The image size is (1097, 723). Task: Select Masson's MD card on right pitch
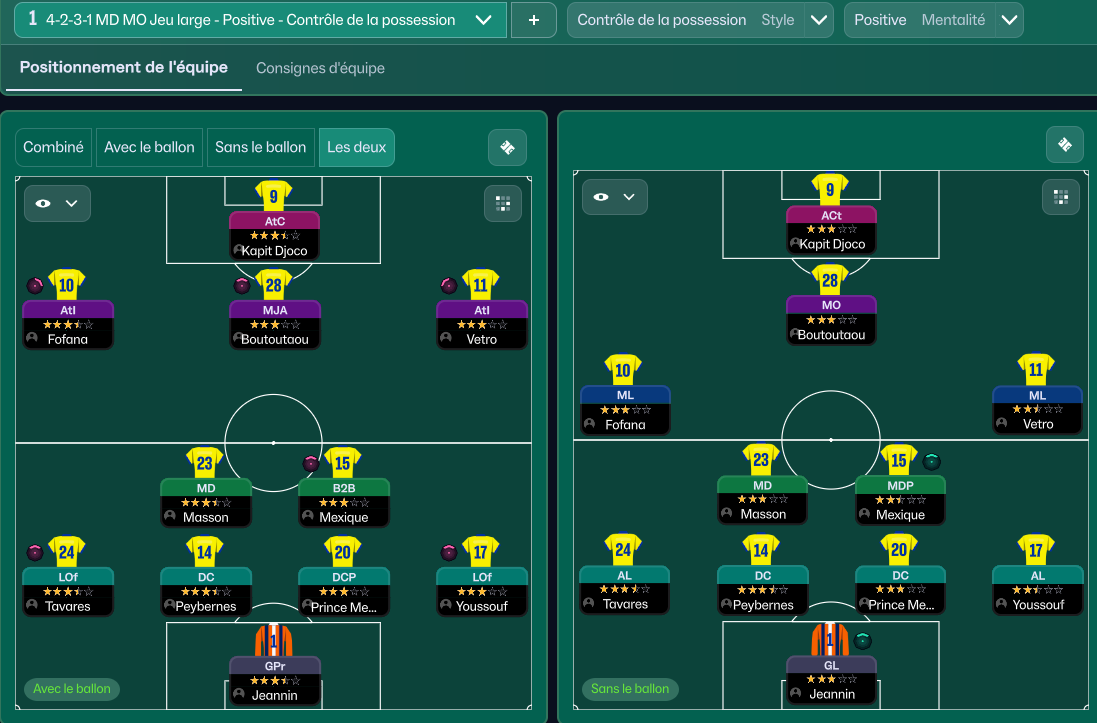(x=763, y=500)
